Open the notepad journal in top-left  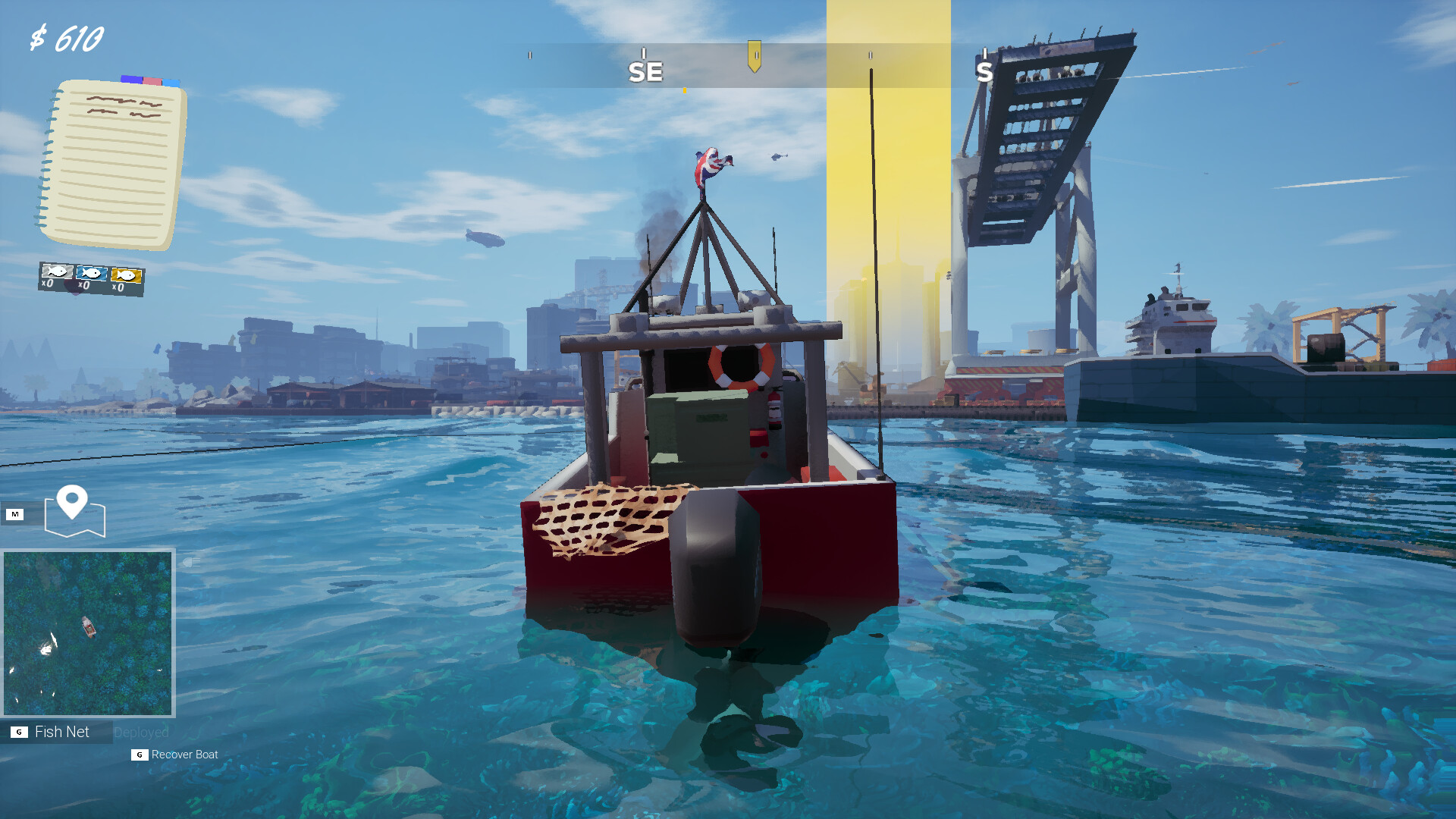click(x=114, y=163)
